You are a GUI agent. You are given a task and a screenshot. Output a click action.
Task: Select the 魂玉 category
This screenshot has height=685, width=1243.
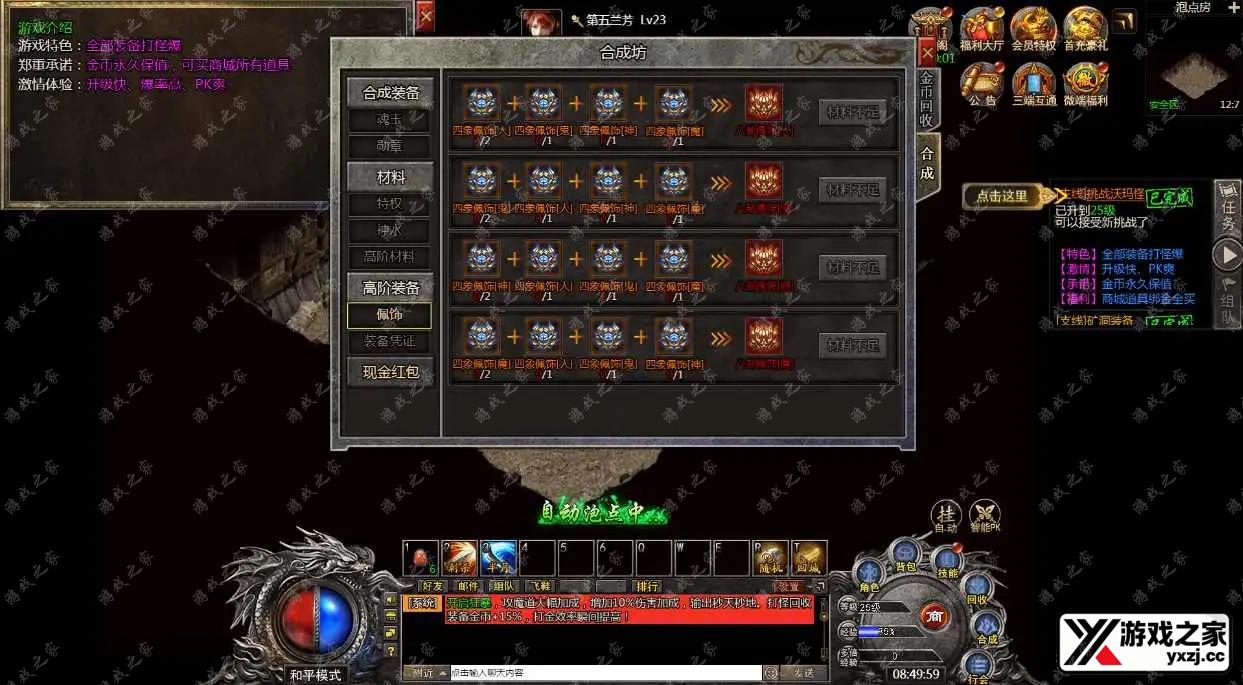pyautogui.click(x=389, y=120)
